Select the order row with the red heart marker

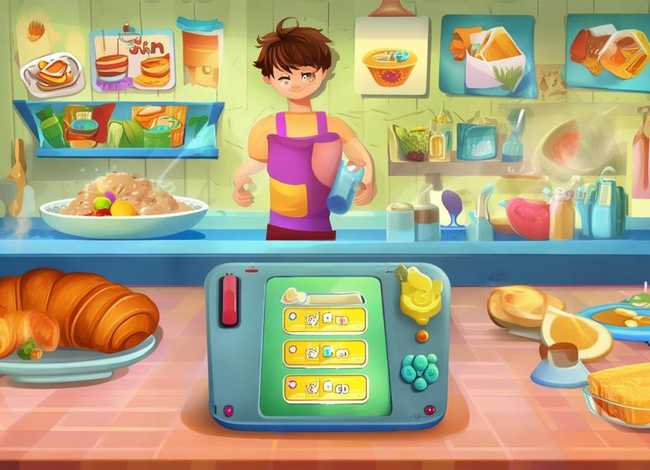coord(324,386)
